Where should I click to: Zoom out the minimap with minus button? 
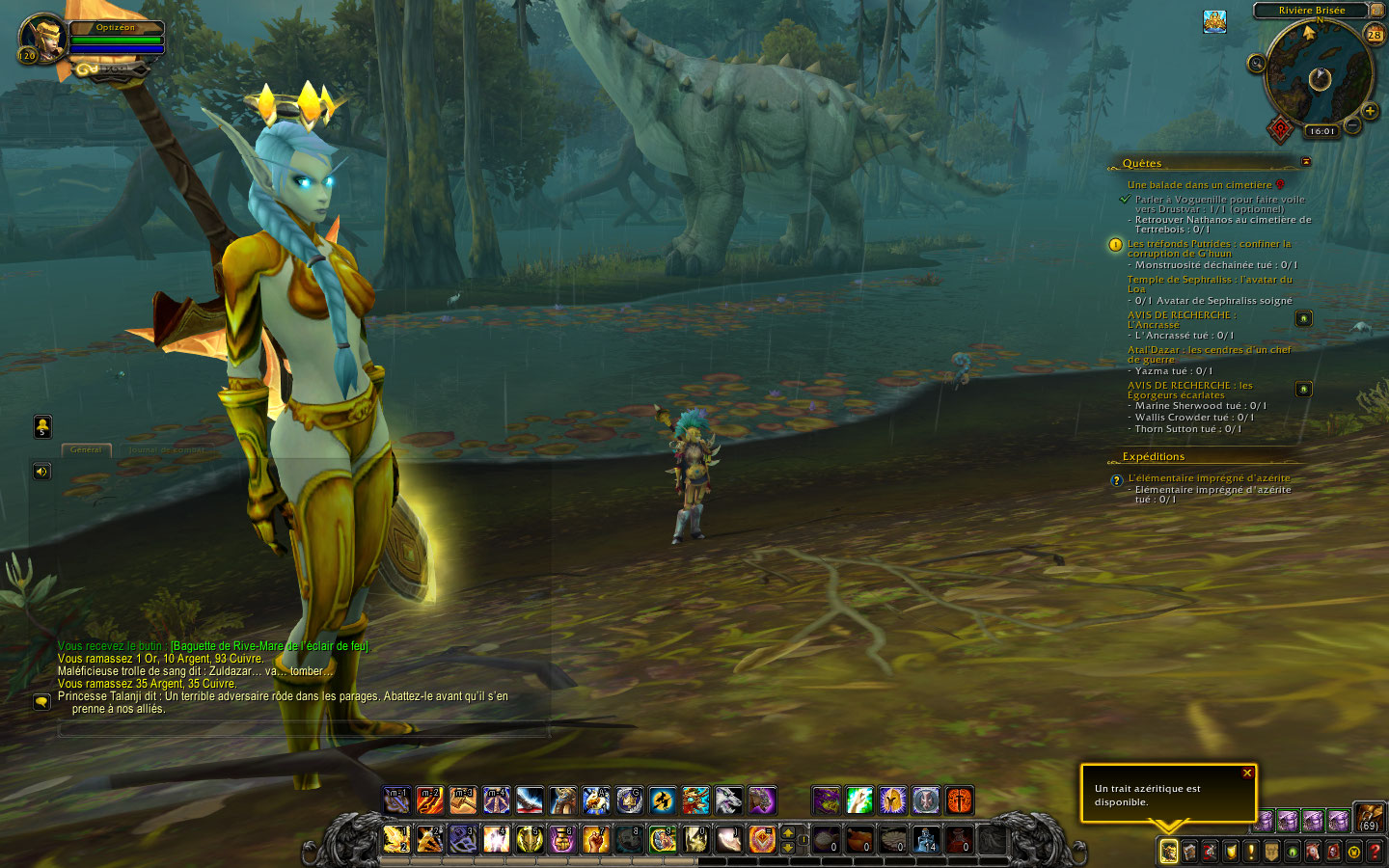coord(1352,125)
